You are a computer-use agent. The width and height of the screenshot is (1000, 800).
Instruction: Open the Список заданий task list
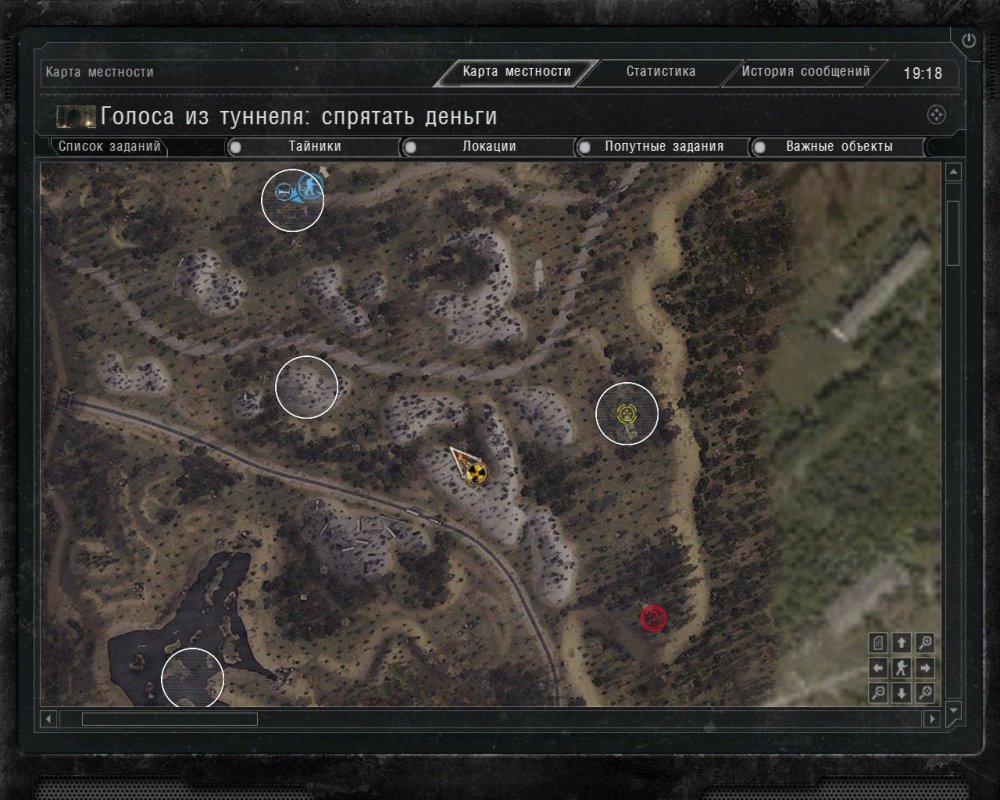109,147
